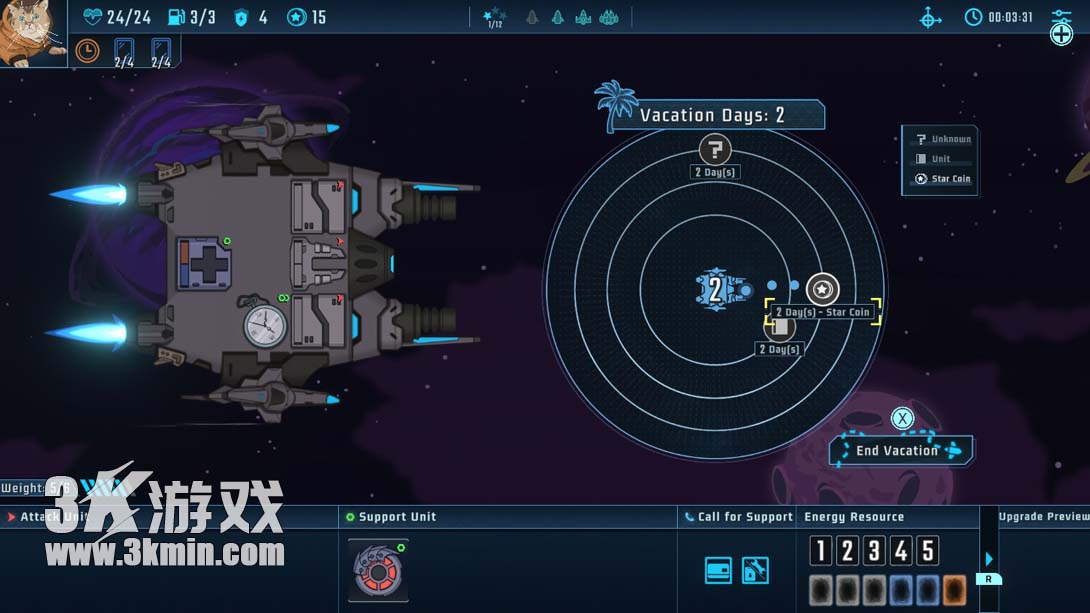This screenshot has height=613, width=1090.
Task: Click the orange clock icon under the portrait
Action: click(88, 50)
